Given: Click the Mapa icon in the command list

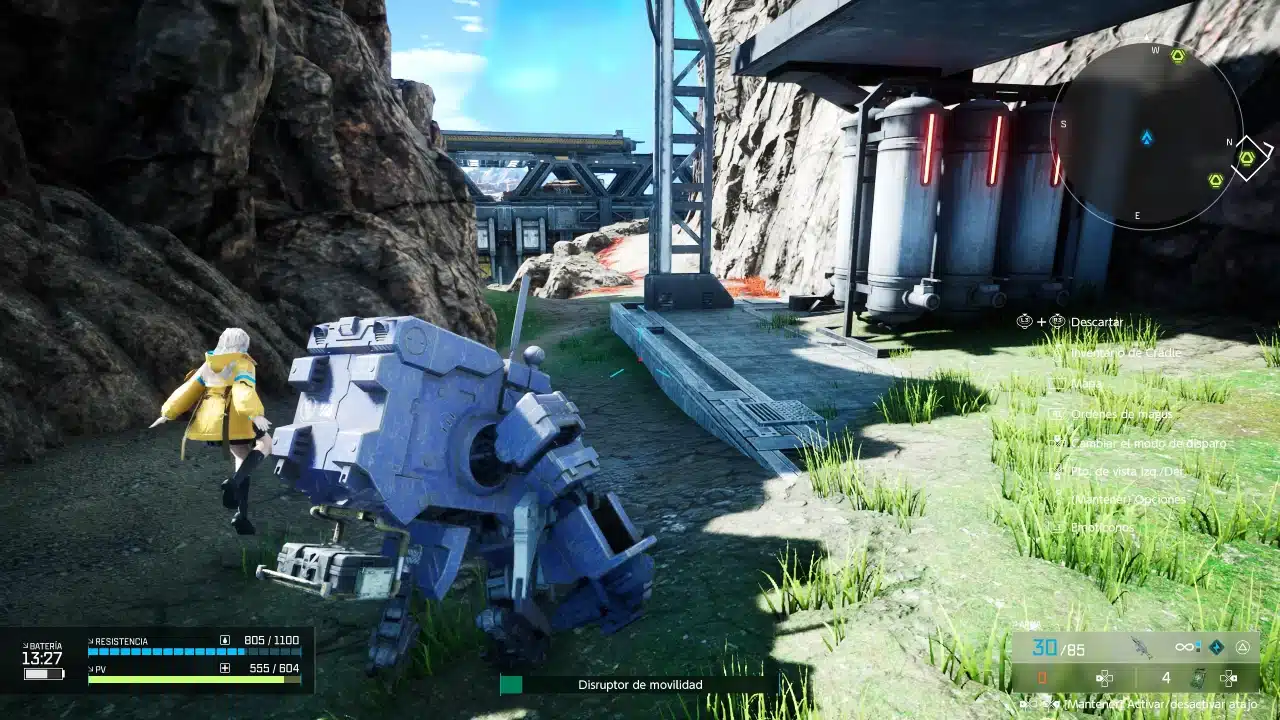Looking at the screenshot, I should coord(1056,383).
